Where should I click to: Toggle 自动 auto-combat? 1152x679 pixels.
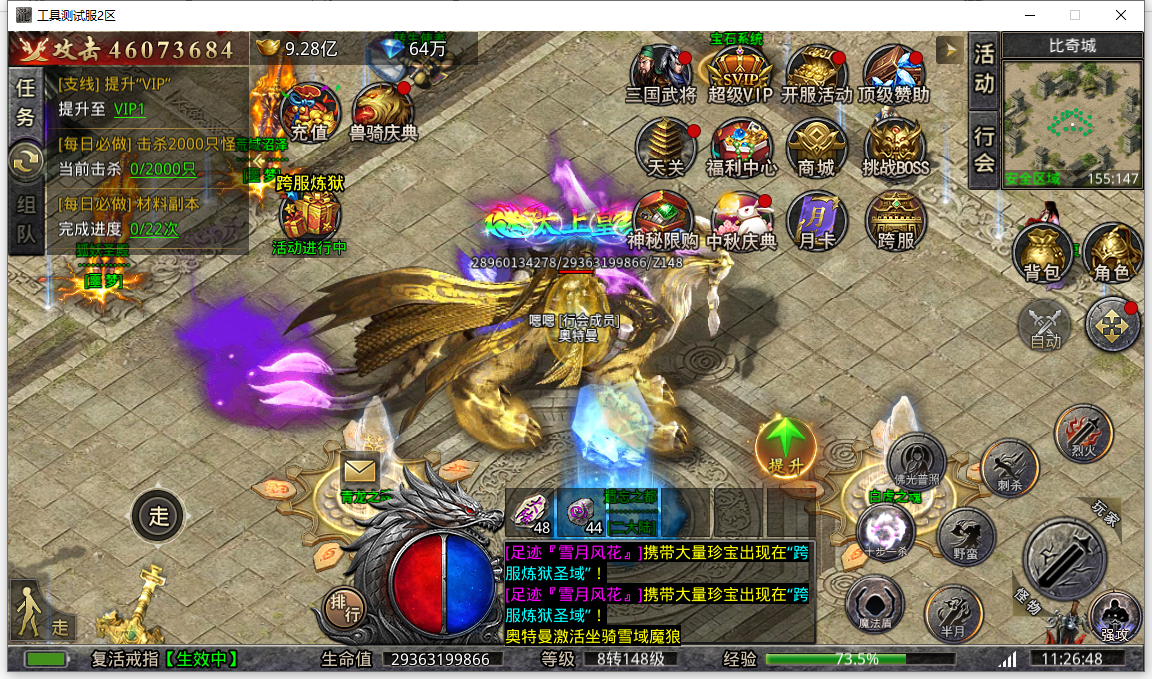point(1045,326)
